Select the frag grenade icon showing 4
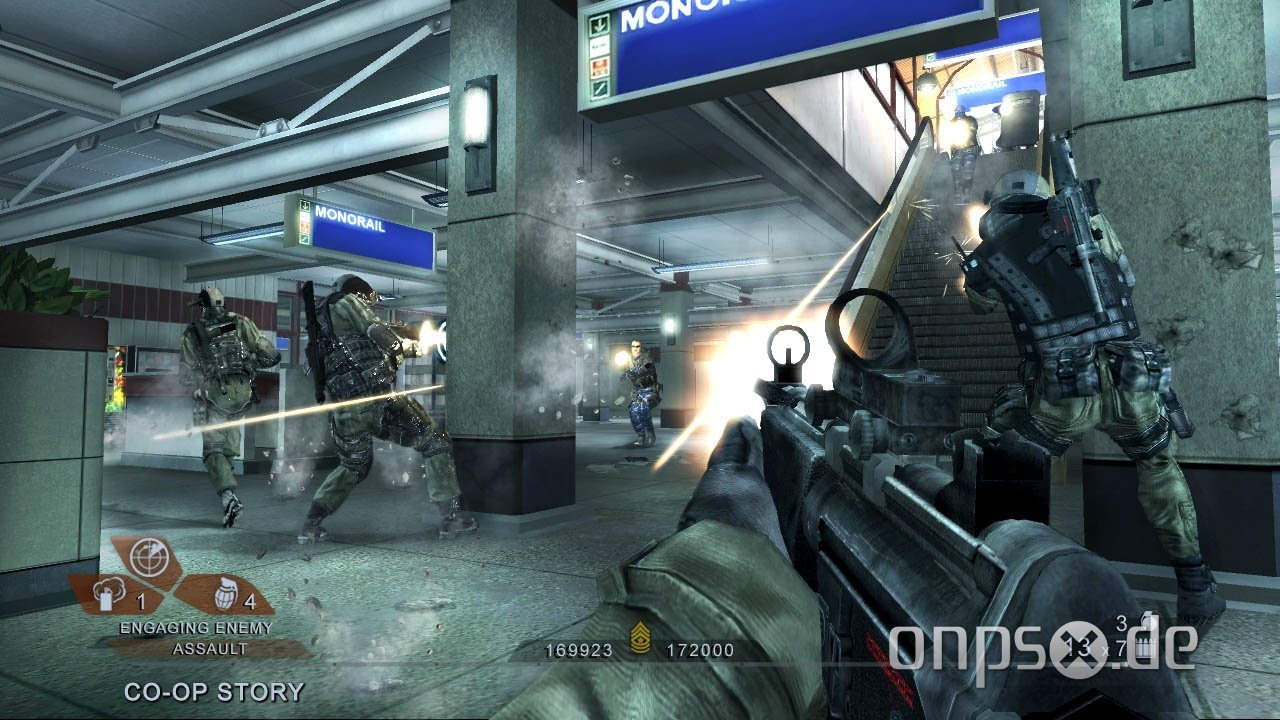 (x=227, y=595)
